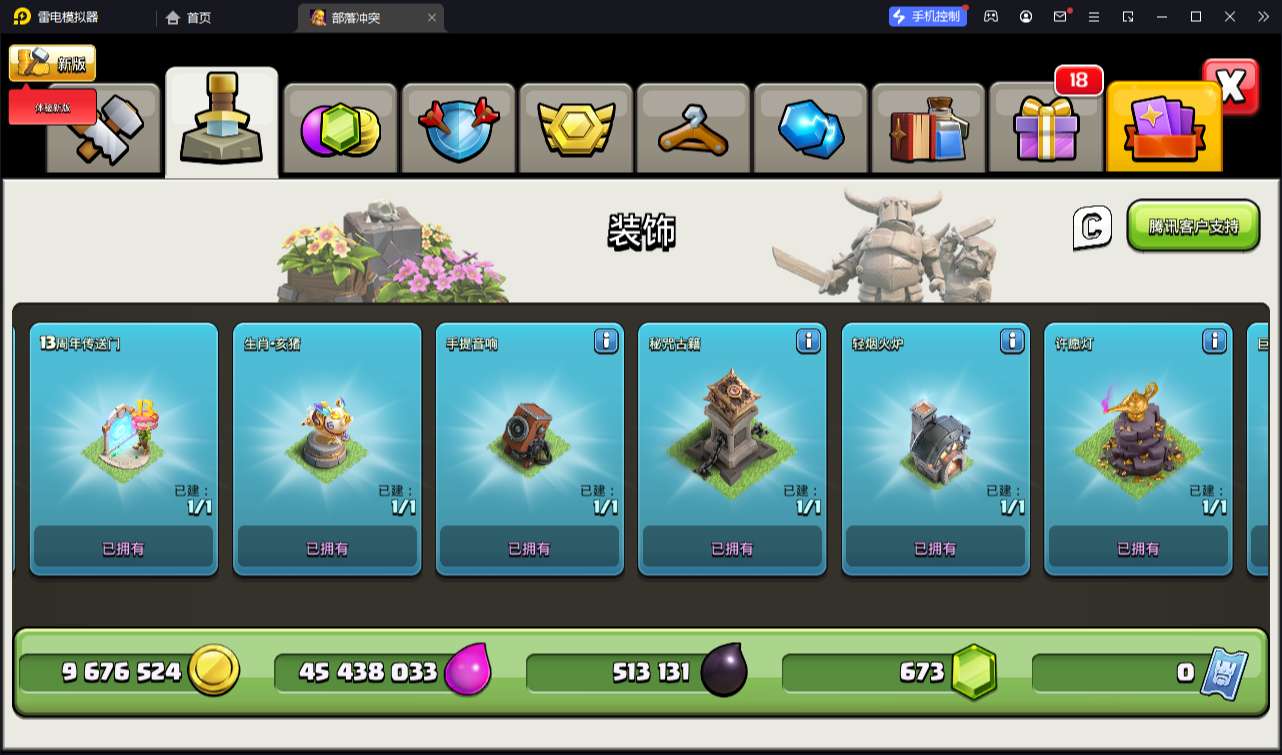
Task: Open the emulator 手机控制 button
Action: (x=927, y=17)
